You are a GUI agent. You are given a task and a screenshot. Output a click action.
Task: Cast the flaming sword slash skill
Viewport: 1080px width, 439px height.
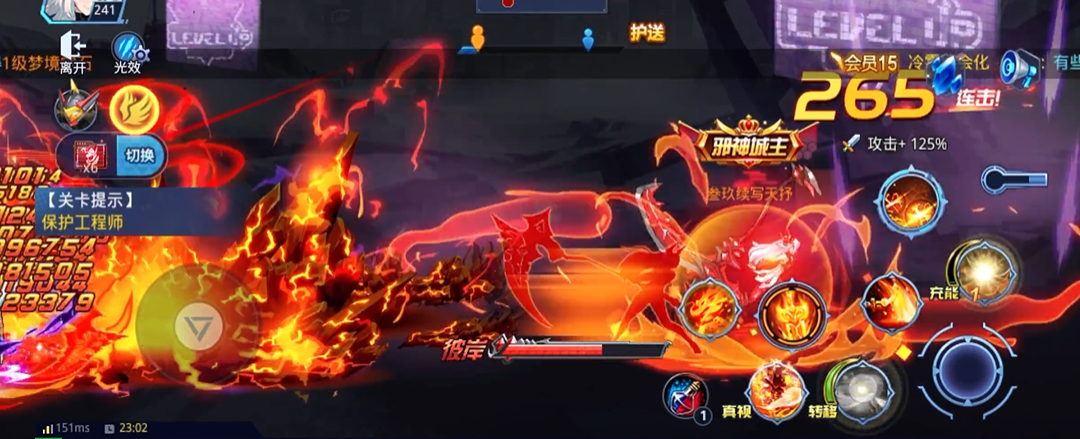pos(891,300)
